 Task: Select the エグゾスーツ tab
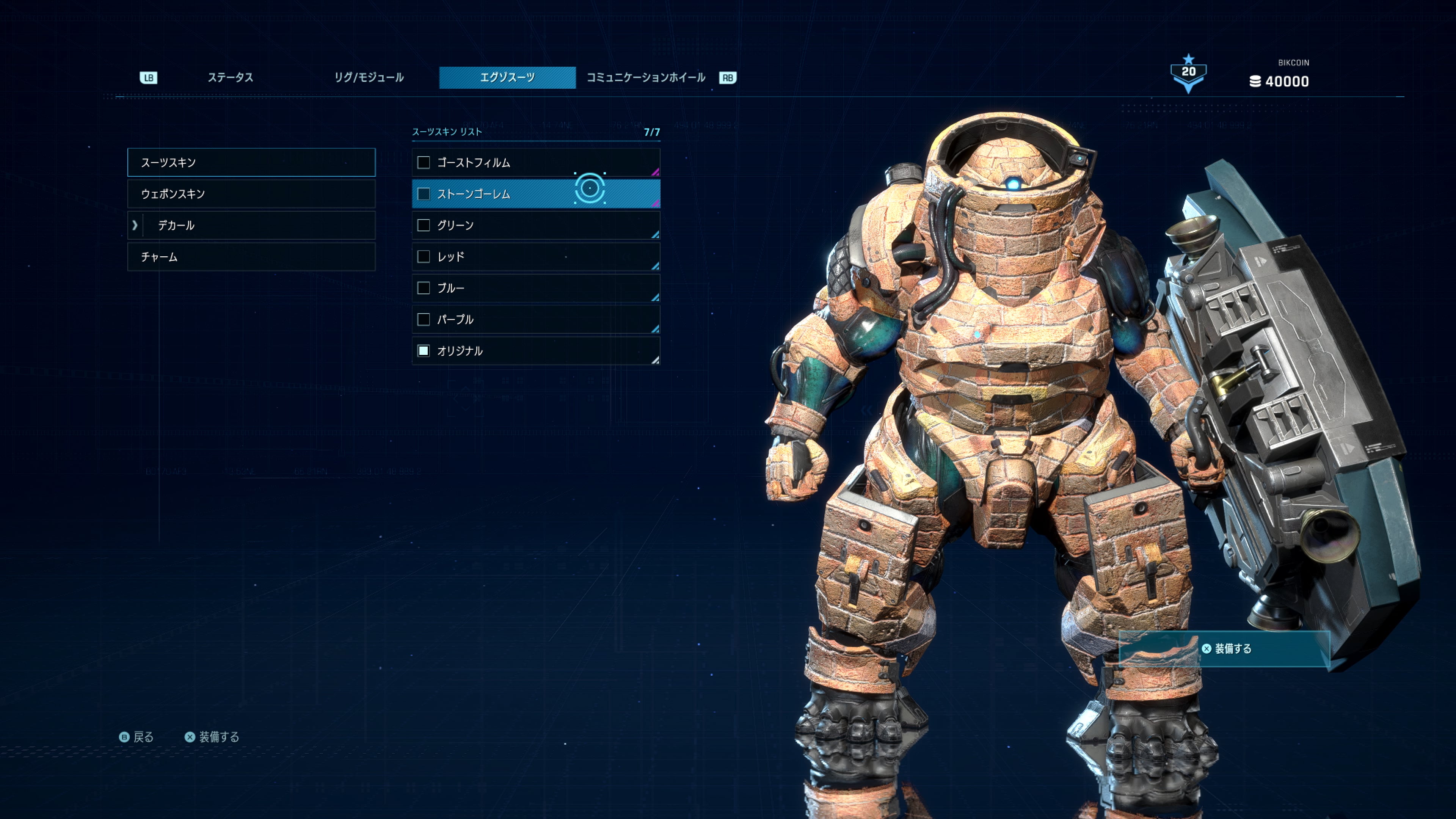tap(507, 77)
